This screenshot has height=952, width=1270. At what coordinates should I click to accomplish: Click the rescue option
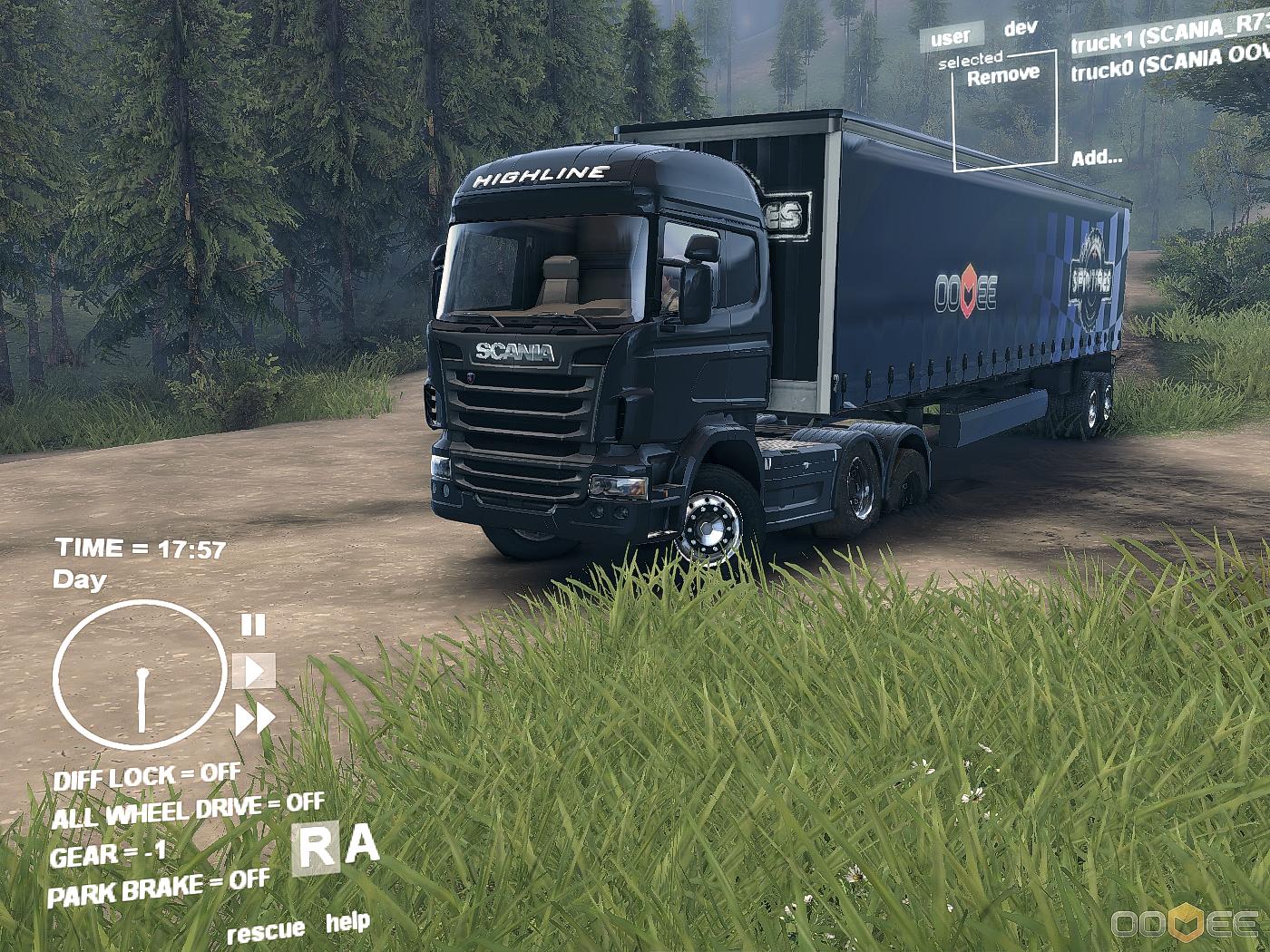(x=266, y=931)
